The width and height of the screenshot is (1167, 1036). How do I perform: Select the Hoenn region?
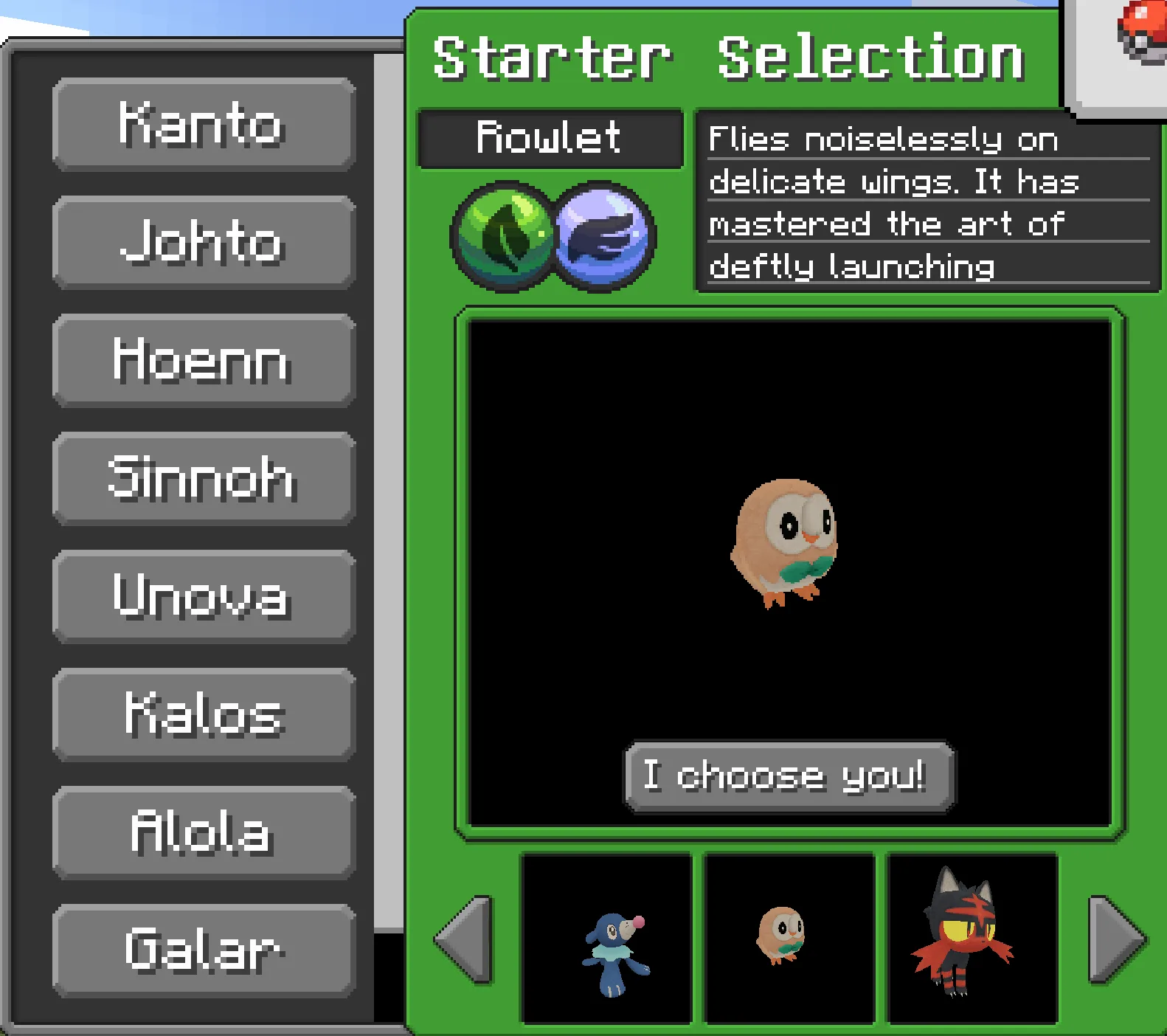[x=204, y=362]
